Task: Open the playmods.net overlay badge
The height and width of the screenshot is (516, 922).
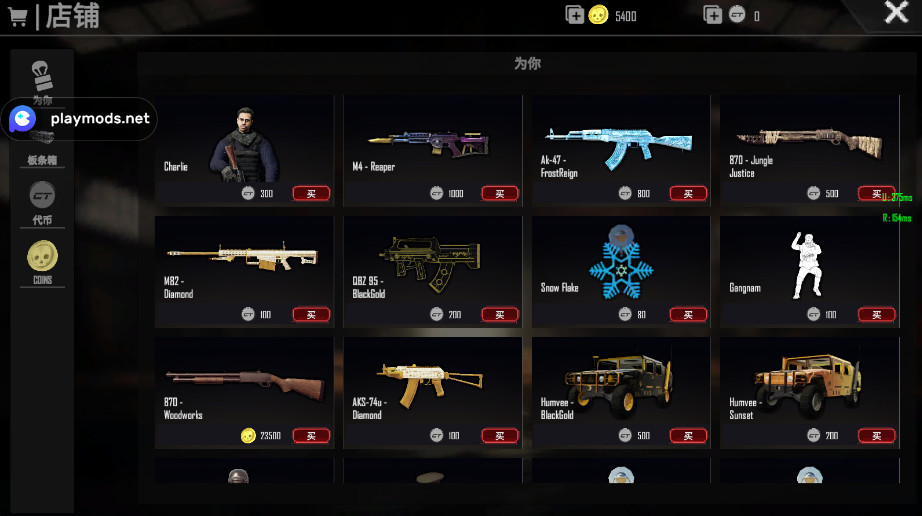Action: point(80,119)
